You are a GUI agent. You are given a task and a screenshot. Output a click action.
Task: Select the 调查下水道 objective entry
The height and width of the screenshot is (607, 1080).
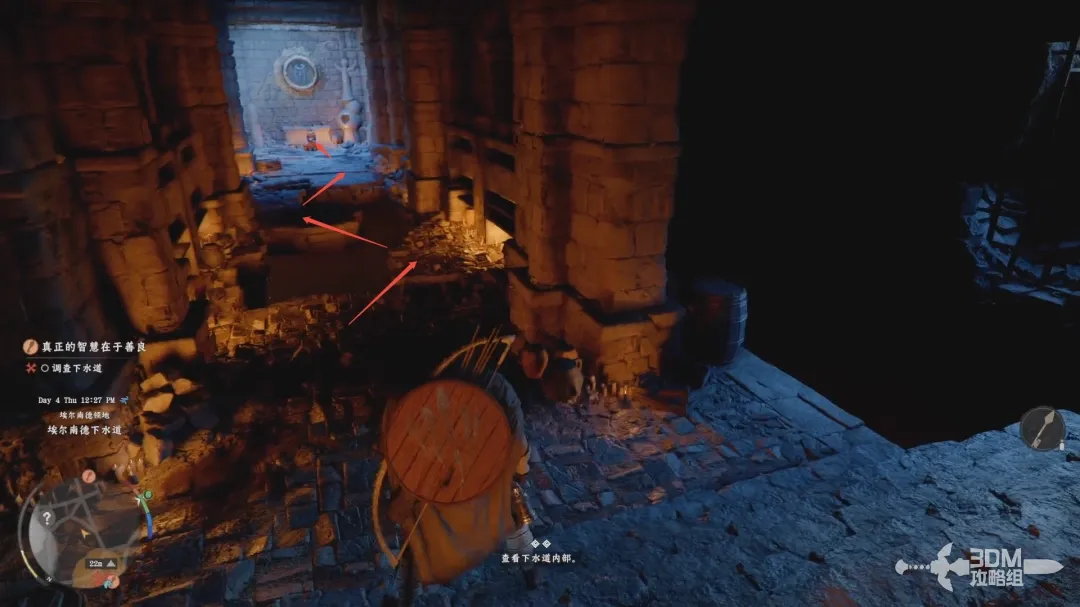76,368
